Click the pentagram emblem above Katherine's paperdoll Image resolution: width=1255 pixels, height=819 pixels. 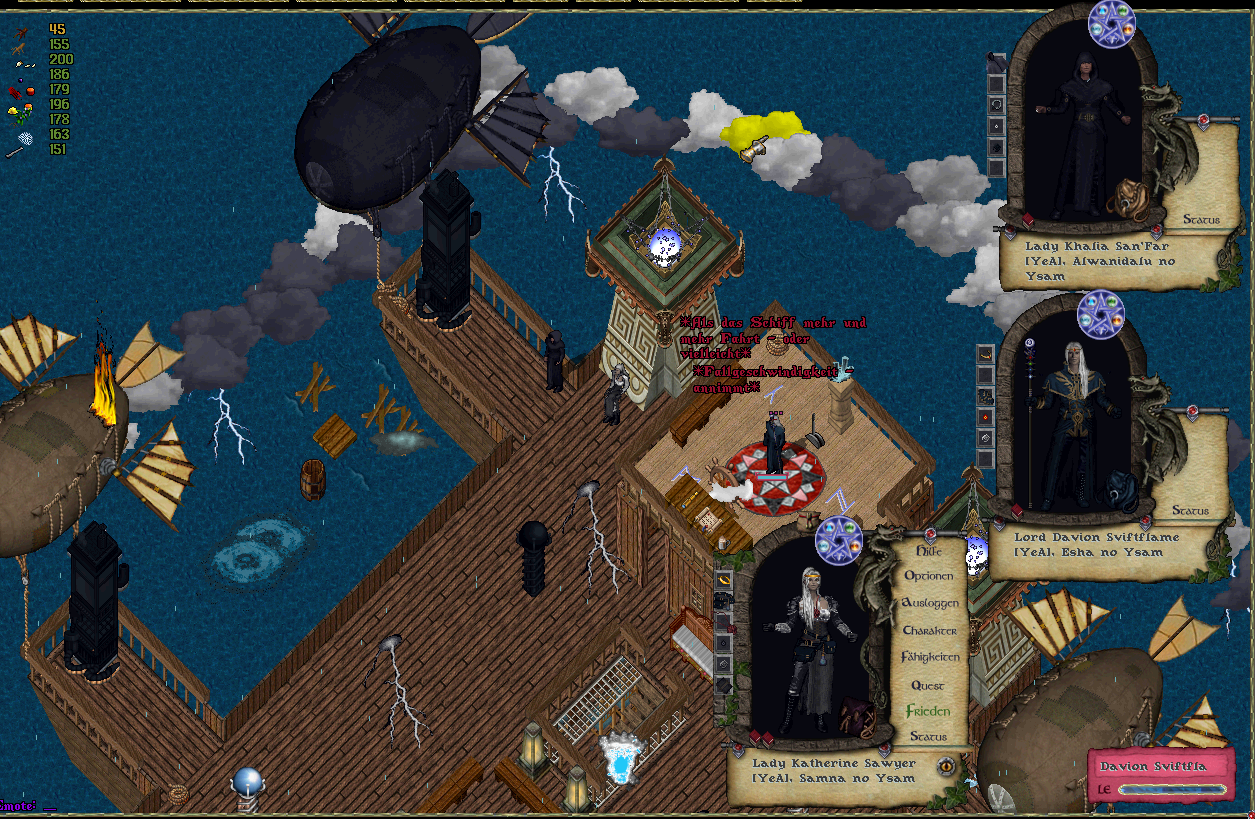click(838, 541)
